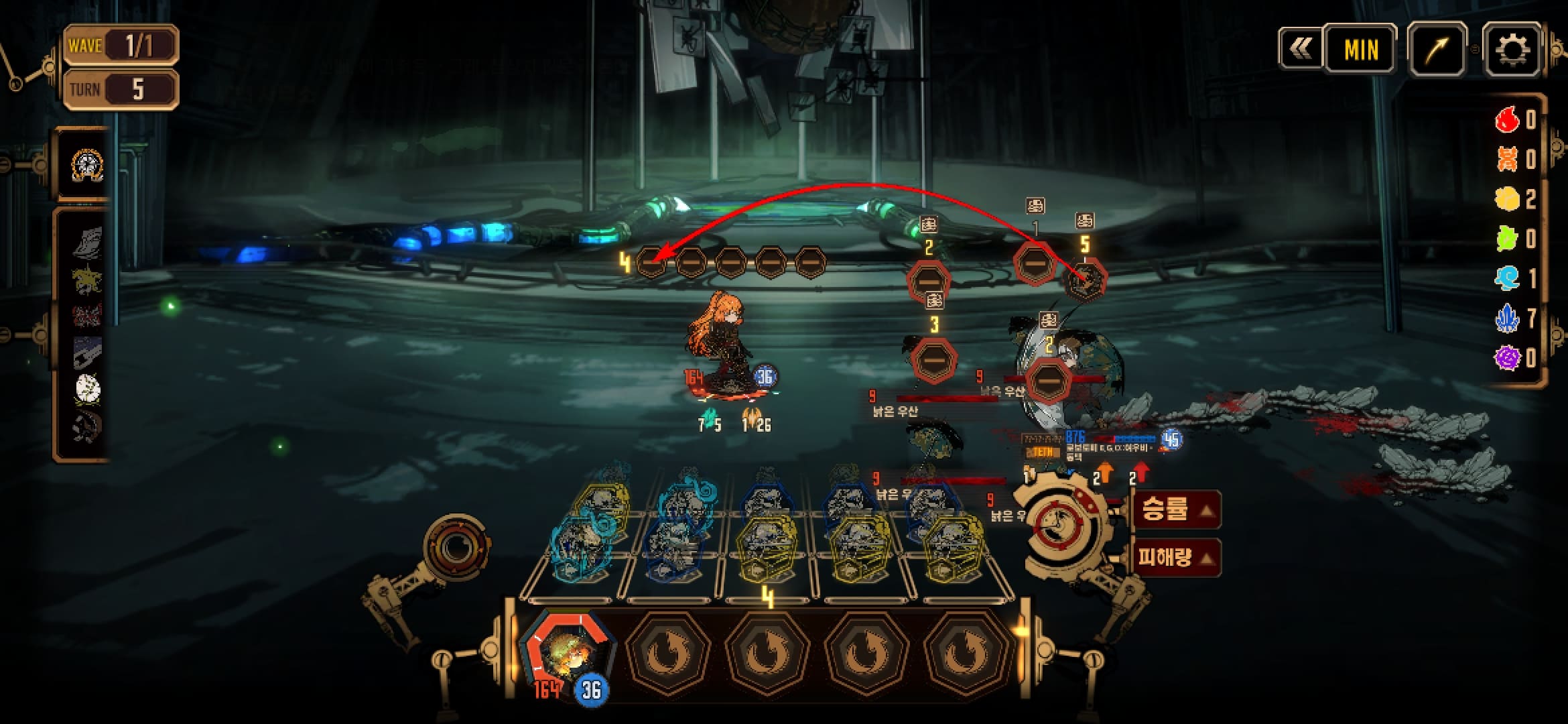The width and height of the screenshot is (1568, 724).
Task: Select the red thorny gift icon
Action: (87, 314)
